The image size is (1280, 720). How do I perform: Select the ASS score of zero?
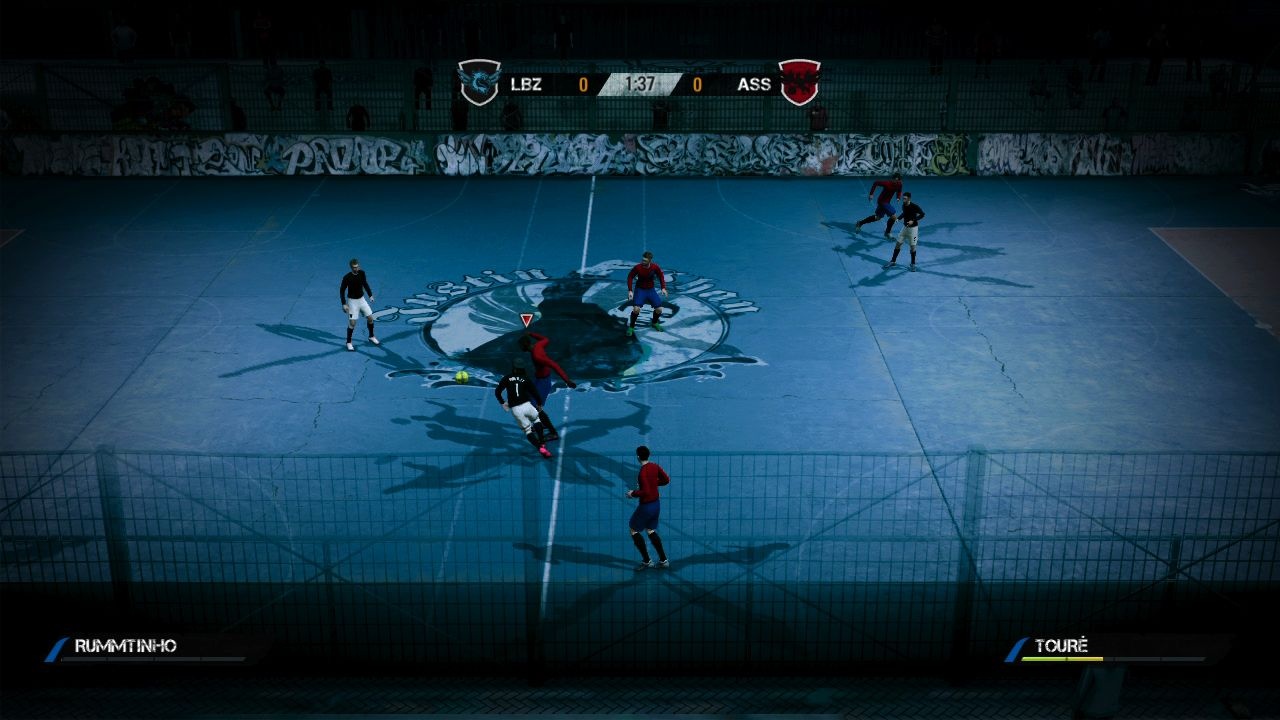[697, 85]
